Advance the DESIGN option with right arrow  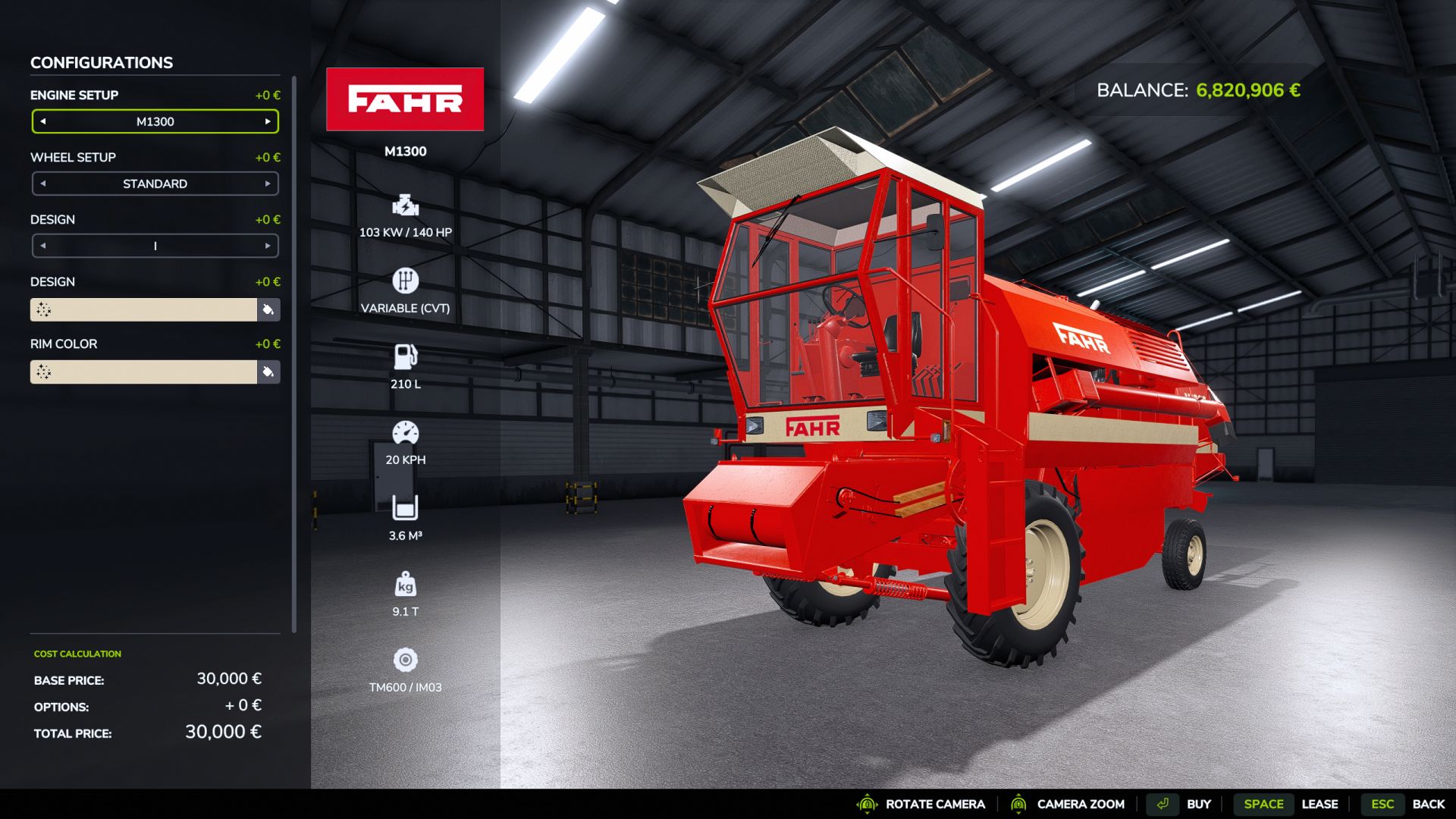268,246
